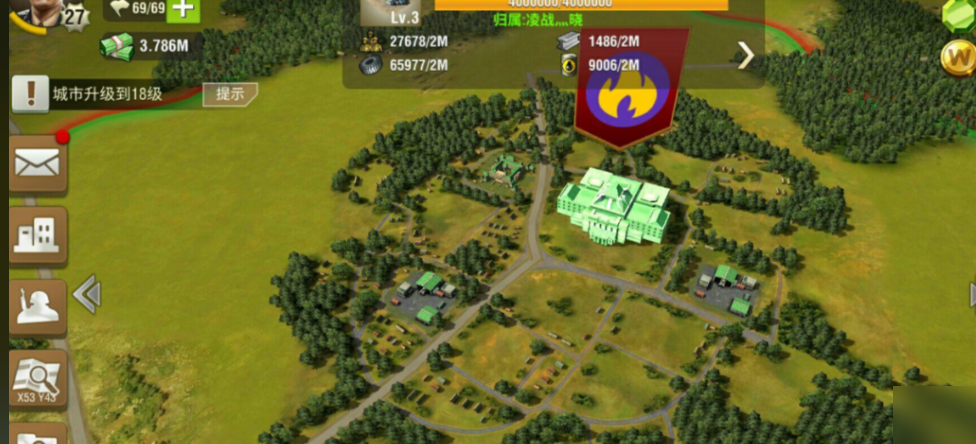Expand resource panel with right arrow
The image size is (976, 444).
pyautogui.click(x=746, y=56)
